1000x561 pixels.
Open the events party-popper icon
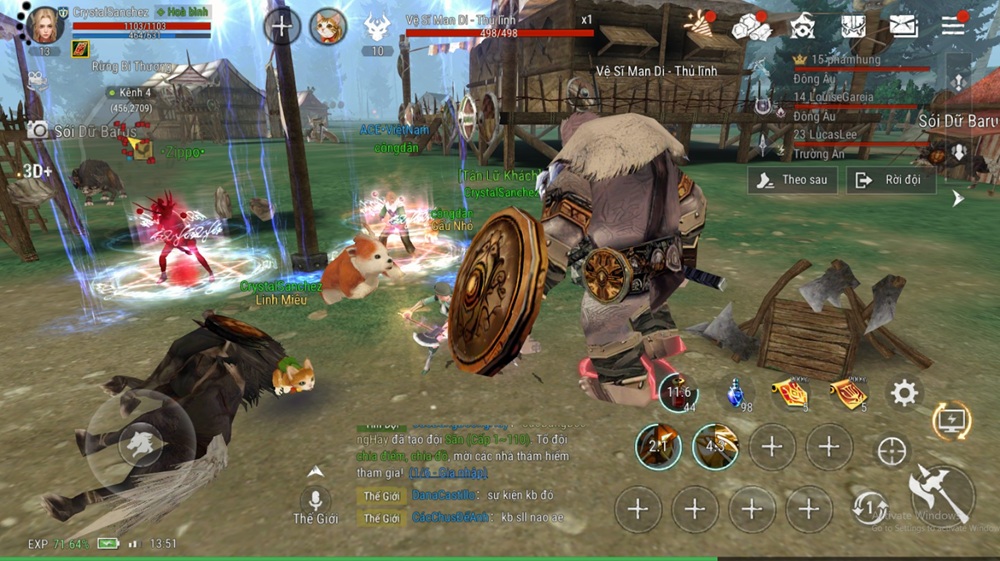point(697,25)
